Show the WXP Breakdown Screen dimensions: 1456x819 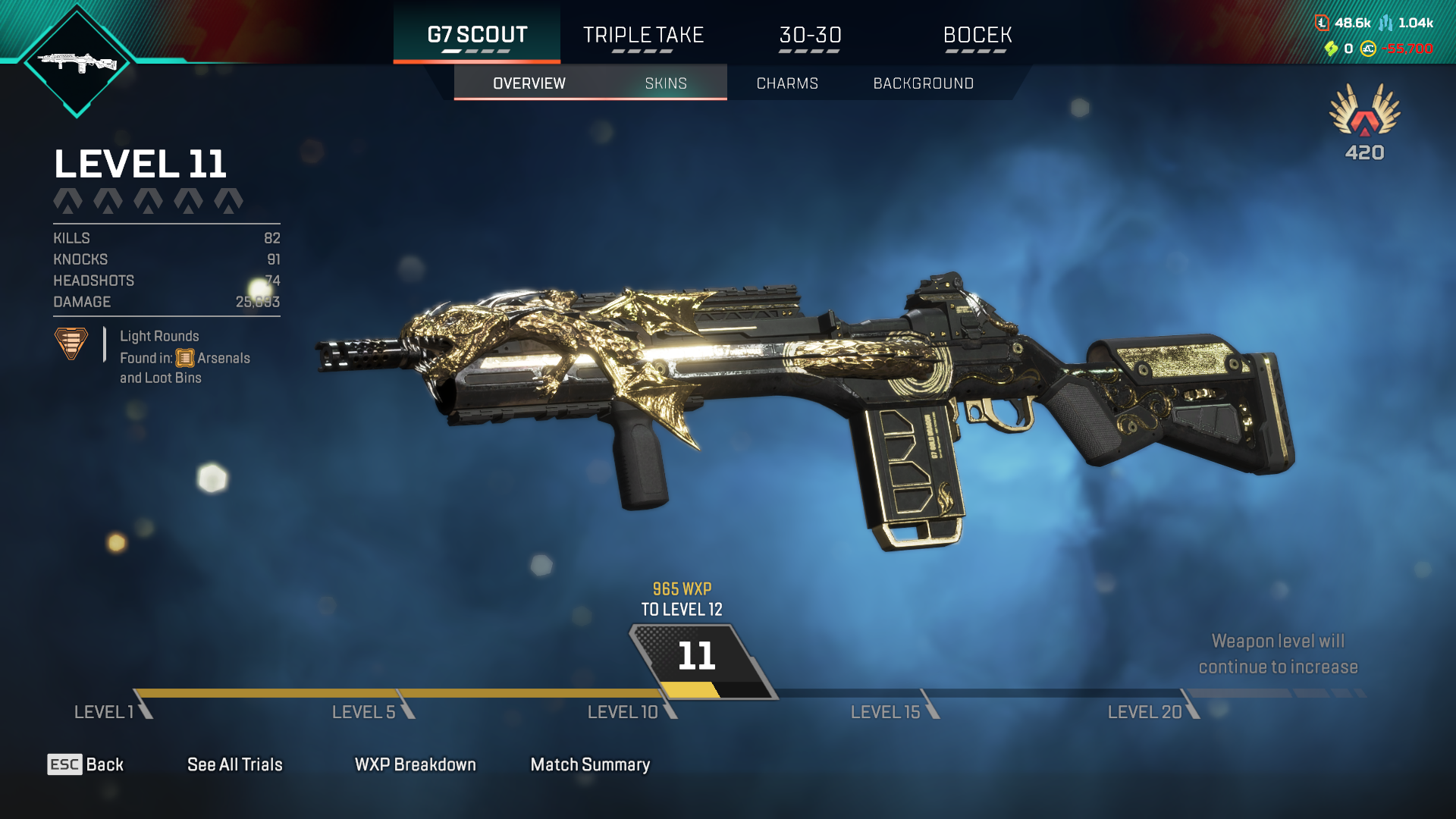click(x=415, y=764)
